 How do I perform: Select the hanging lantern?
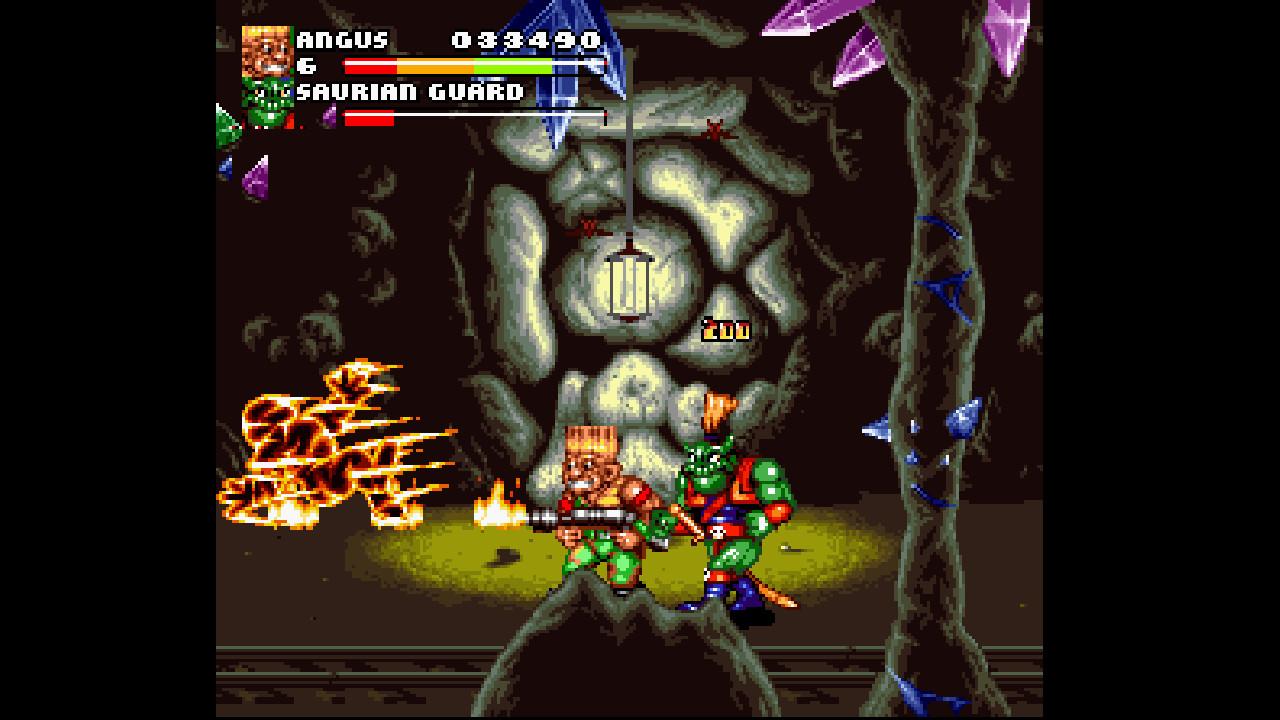(x=628, y=287)
